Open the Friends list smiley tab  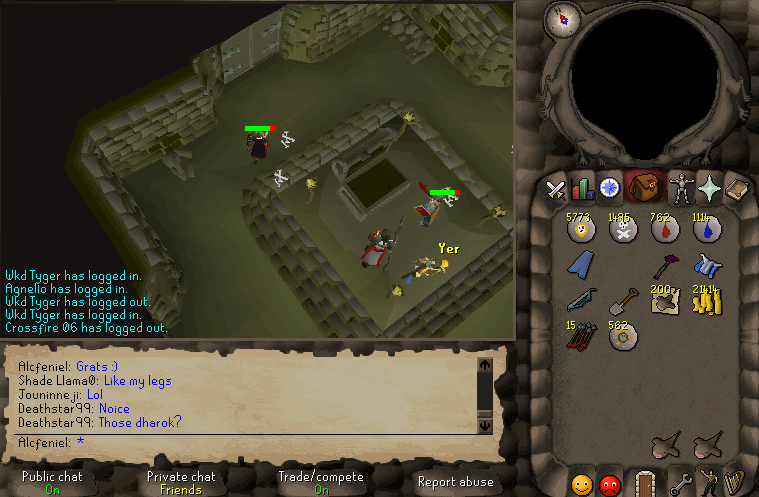click(x=582, y=485)
